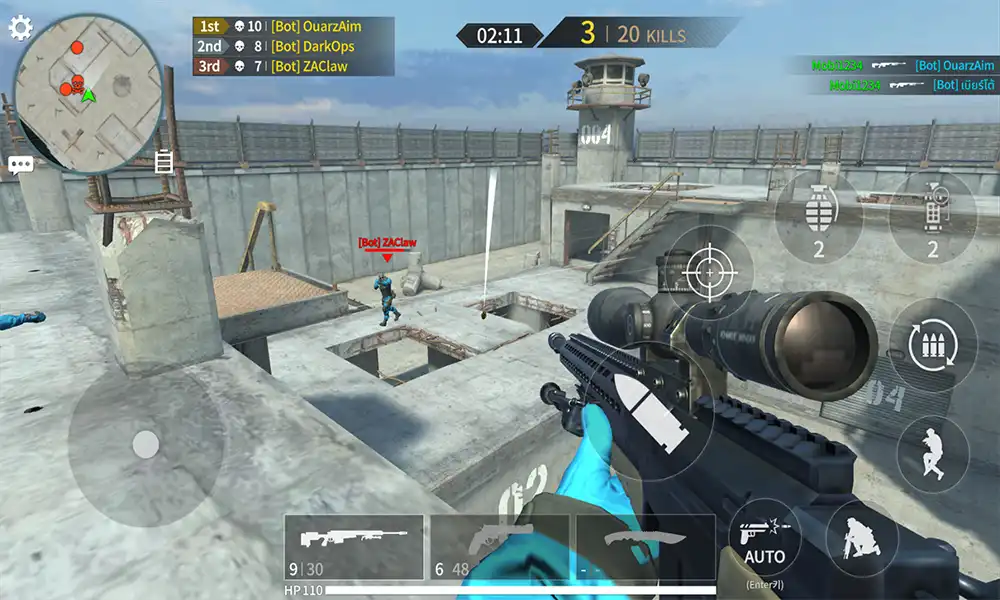Screen dimensions: 1000x600
Task: Use the second grenade type button
Action: 932,217
